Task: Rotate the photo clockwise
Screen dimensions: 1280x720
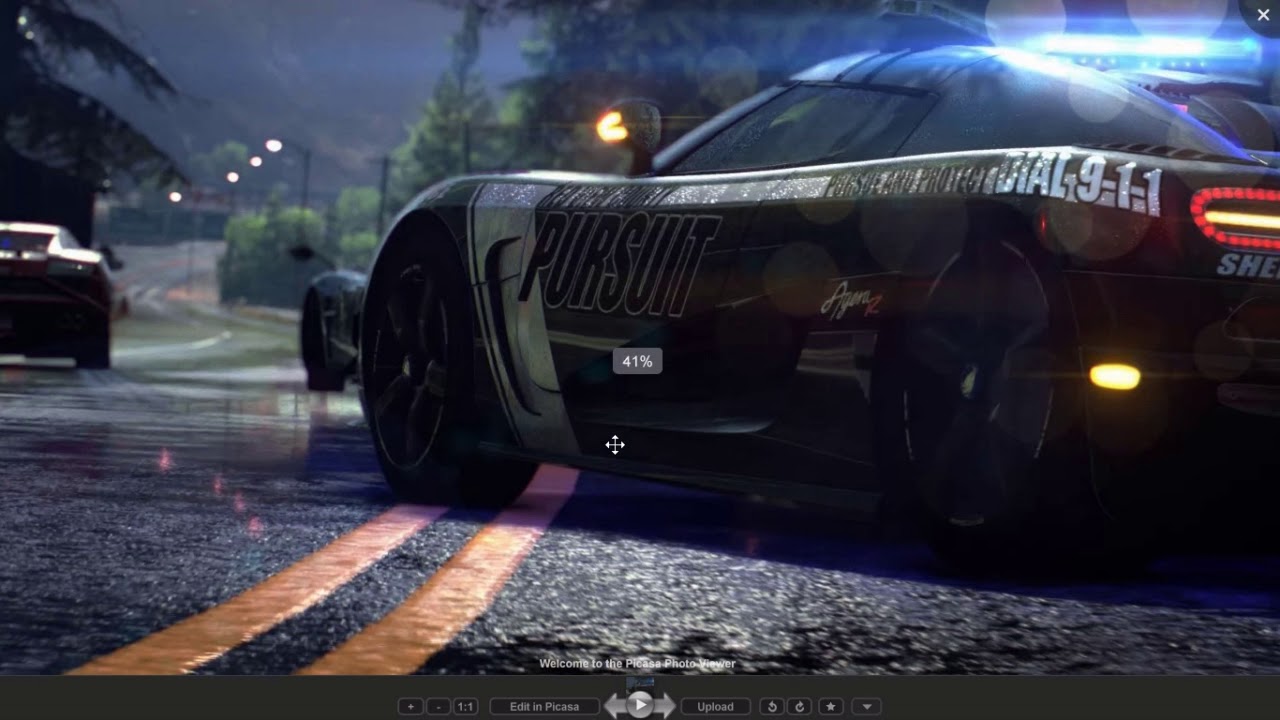Action: coord(799,706)
